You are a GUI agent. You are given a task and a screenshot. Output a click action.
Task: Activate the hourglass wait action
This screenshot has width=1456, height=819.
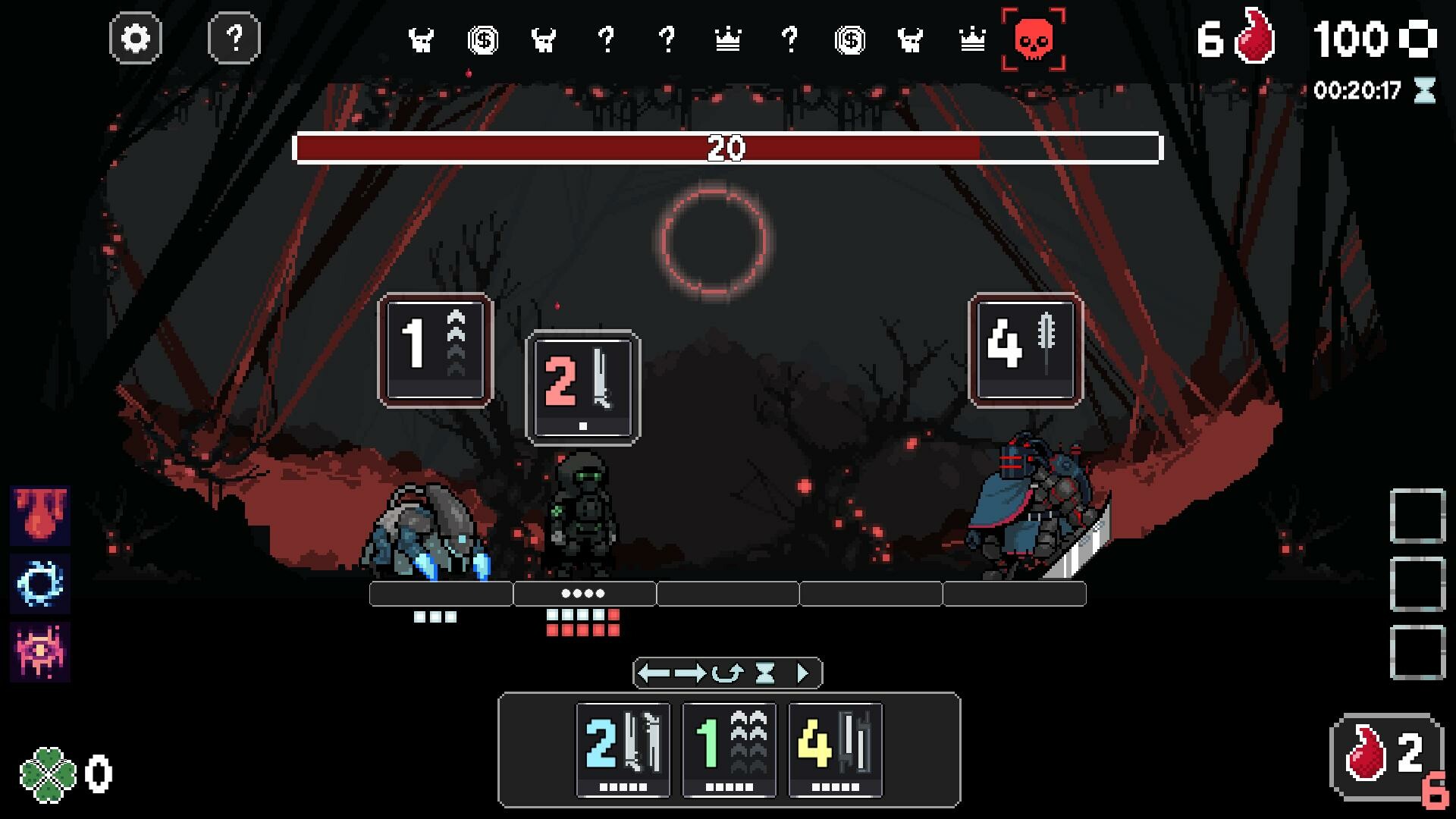[x=764, y=672]
